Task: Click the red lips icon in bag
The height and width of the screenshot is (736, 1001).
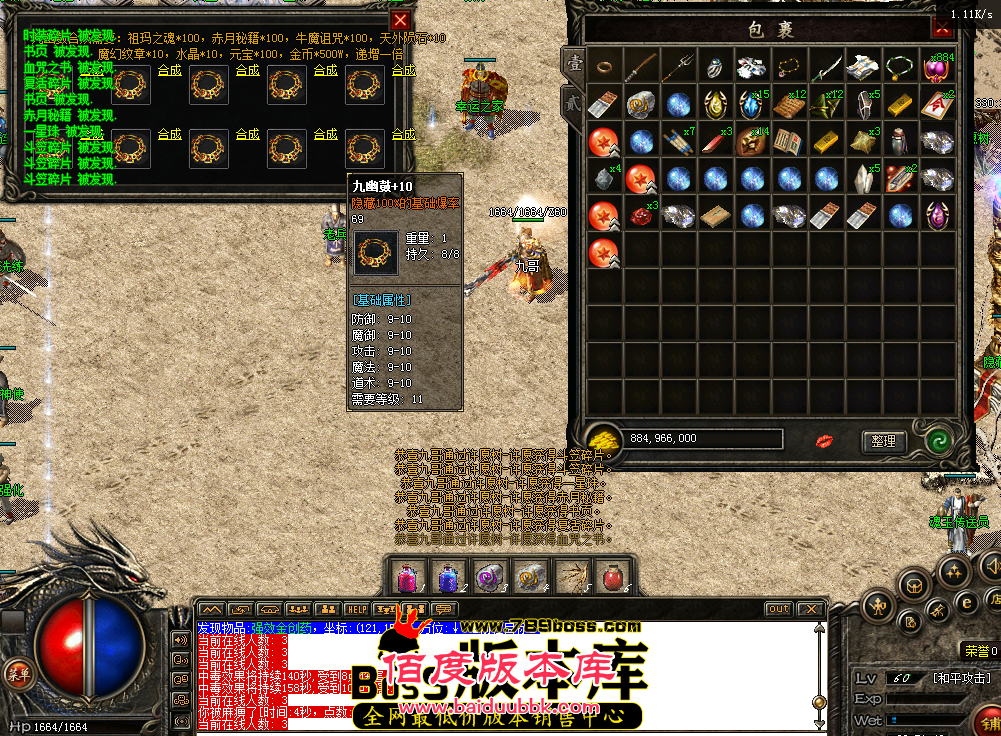Action: click(825, 441)
